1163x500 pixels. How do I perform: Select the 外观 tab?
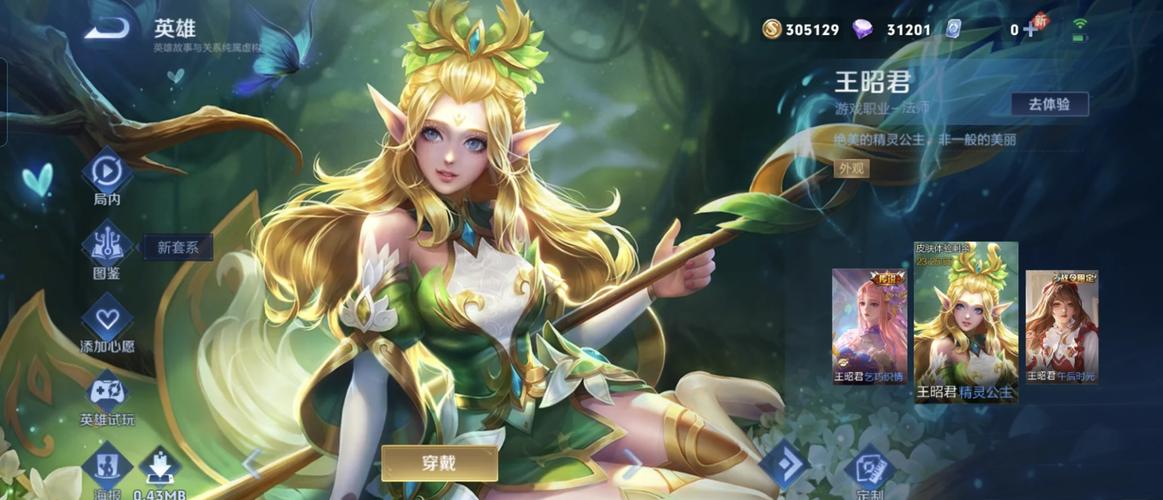click(x=852, y=168)
